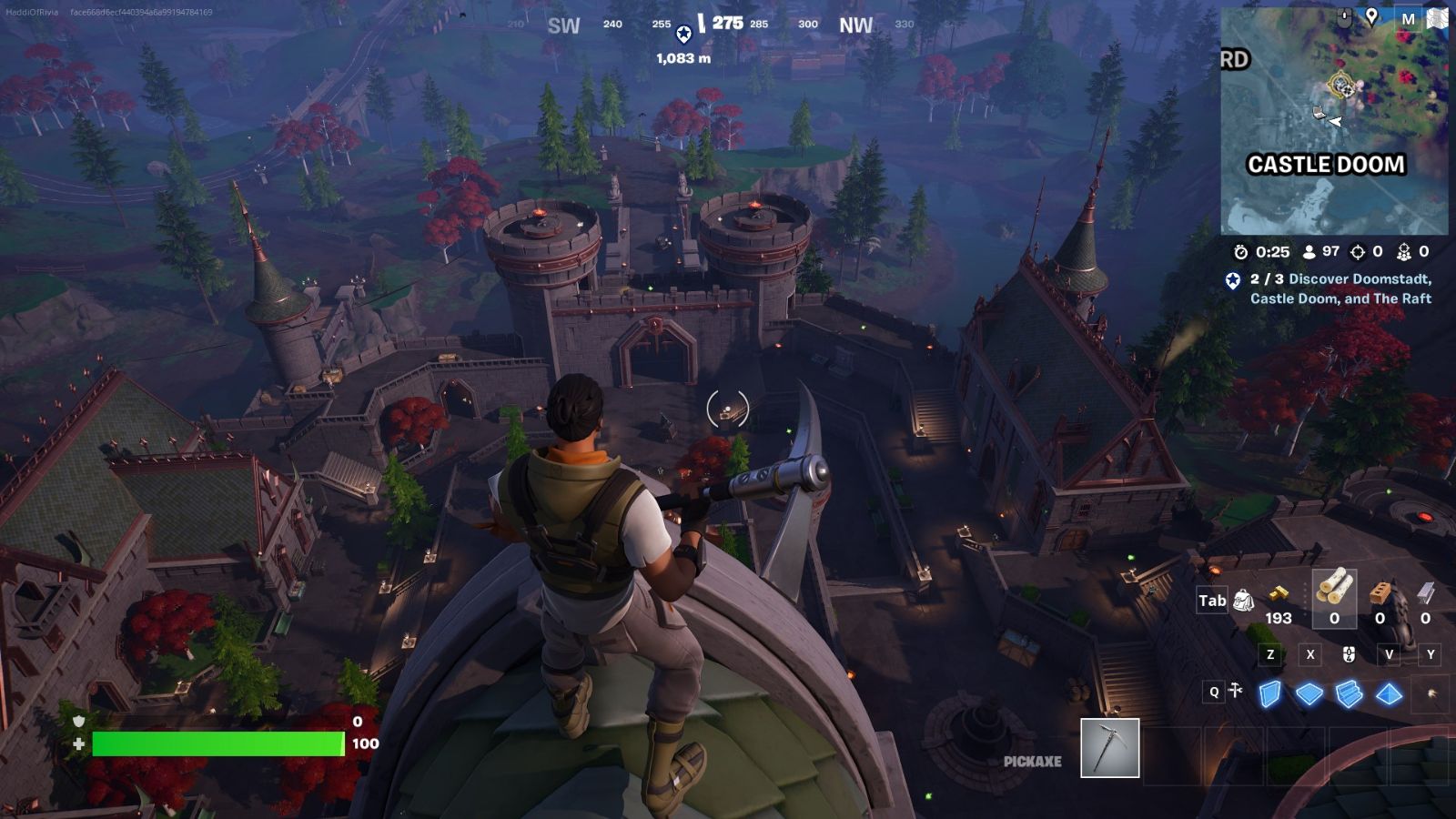Toggle the map with the M button
The image size is (1456, 819).
(x=1409, y=18)
